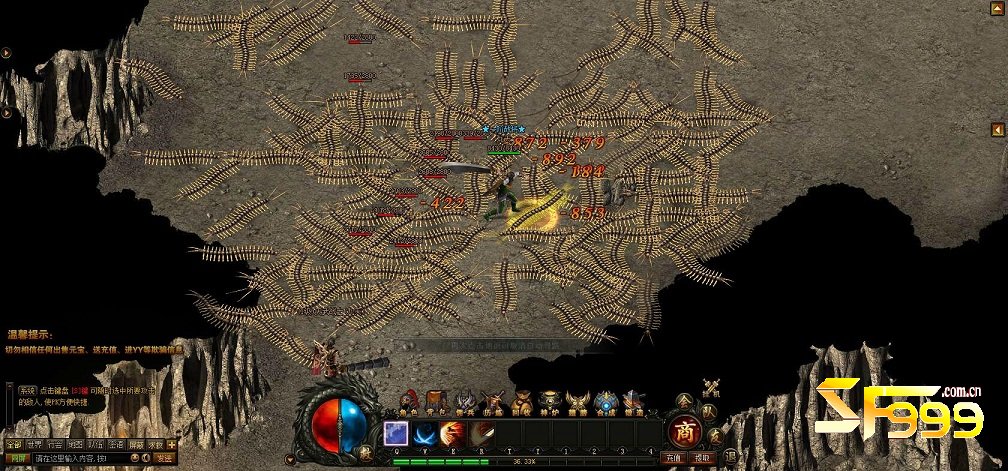Activate the fiery slash skill in slot E

452,433
